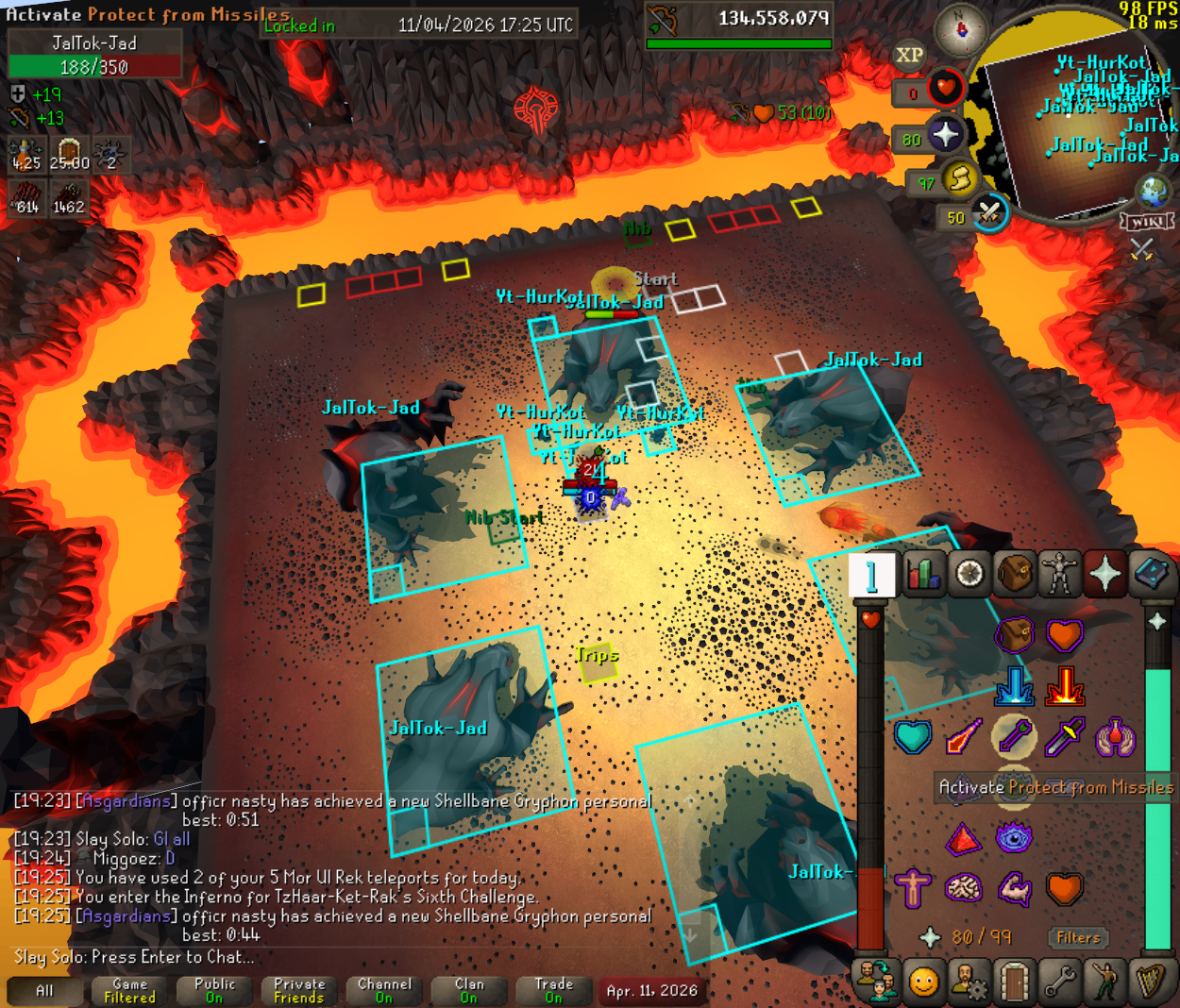Open the prayer Filters button
The image size is (1180, 1008).
[x=1078, y=937]
